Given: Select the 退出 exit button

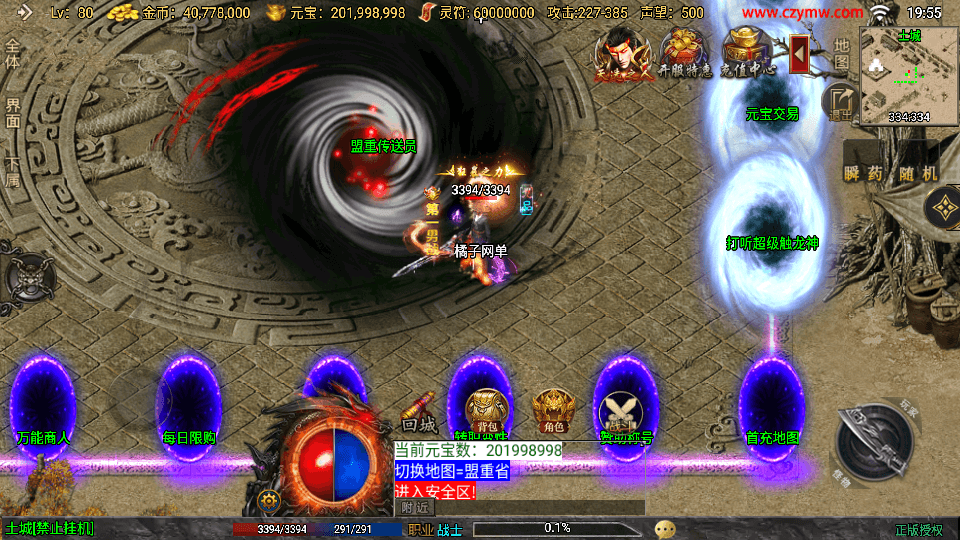Looking at the screenshot, I should click(840, 102).
